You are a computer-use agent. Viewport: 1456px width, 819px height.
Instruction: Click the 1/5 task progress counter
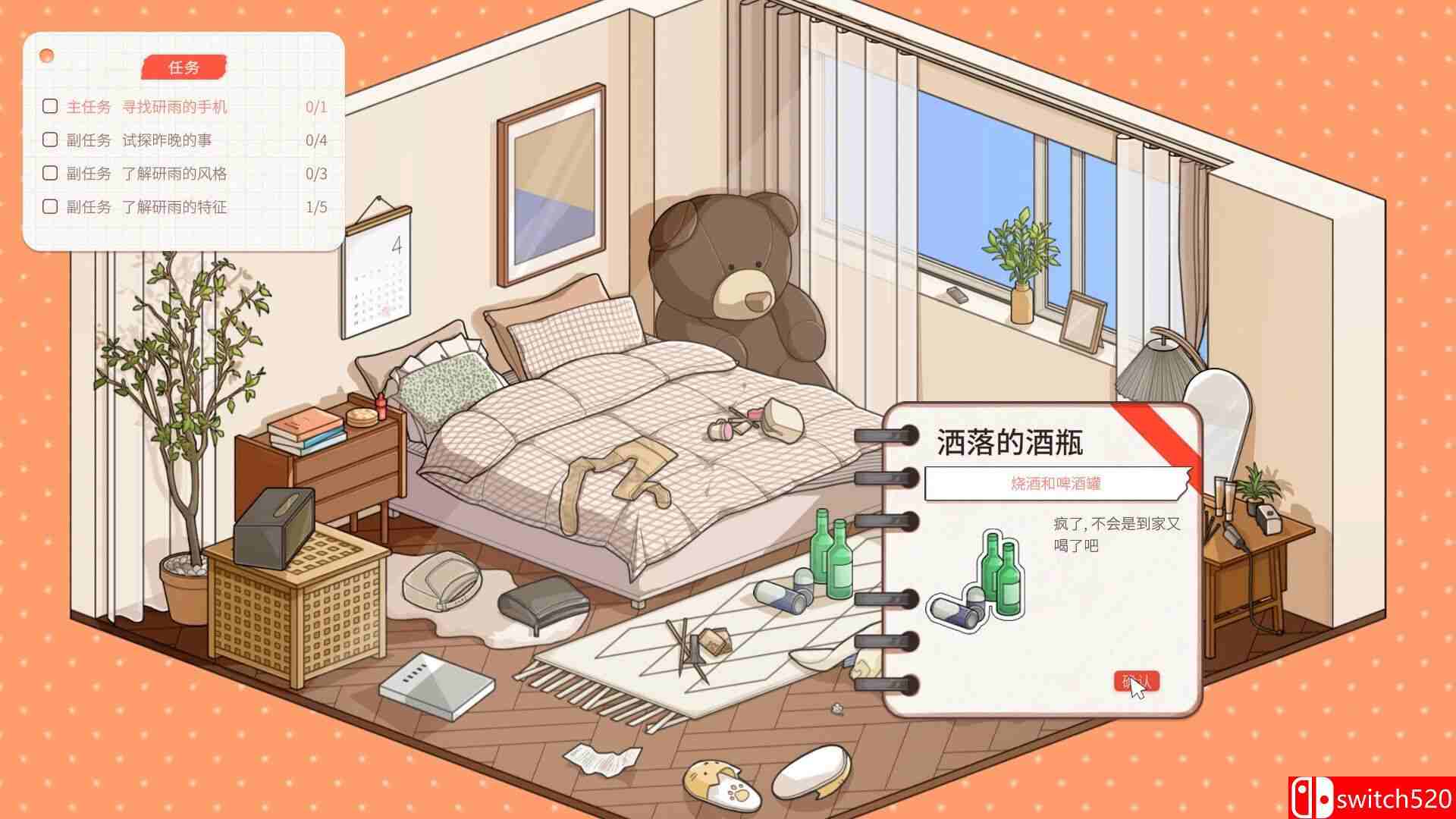[316, 206]
